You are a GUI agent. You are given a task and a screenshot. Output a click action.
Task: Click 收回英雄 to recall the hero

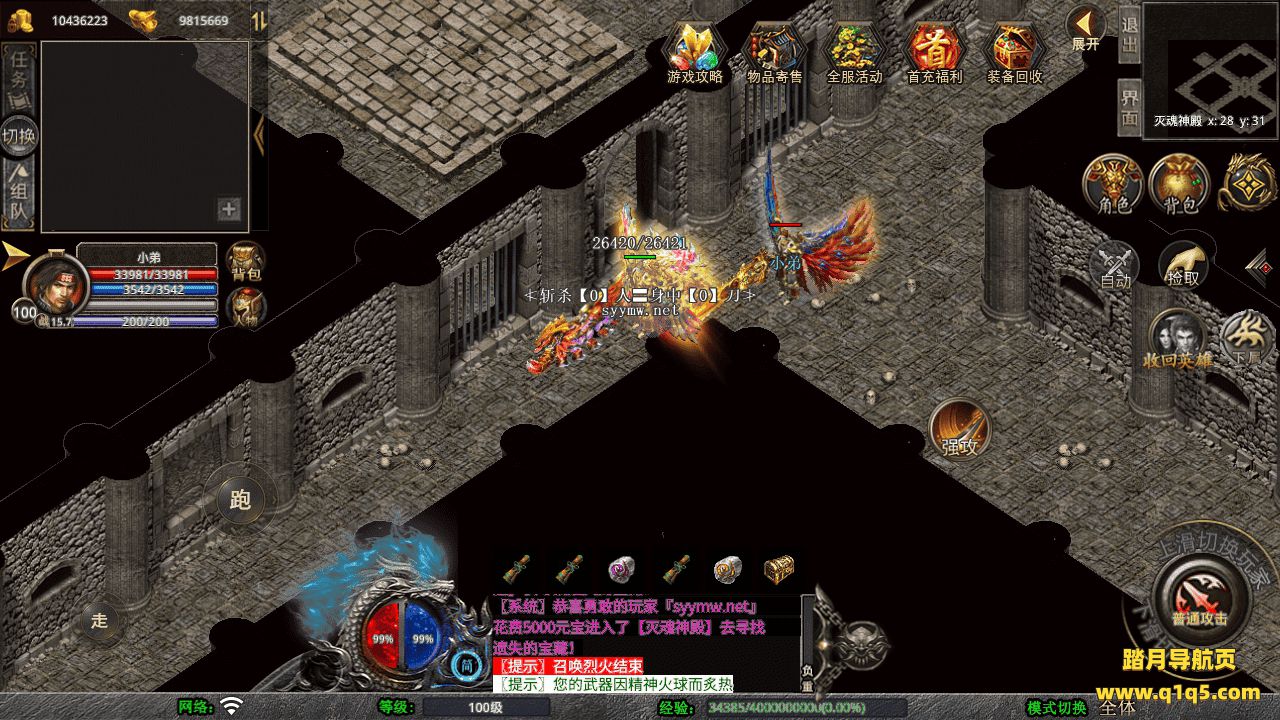[1176, 338]
